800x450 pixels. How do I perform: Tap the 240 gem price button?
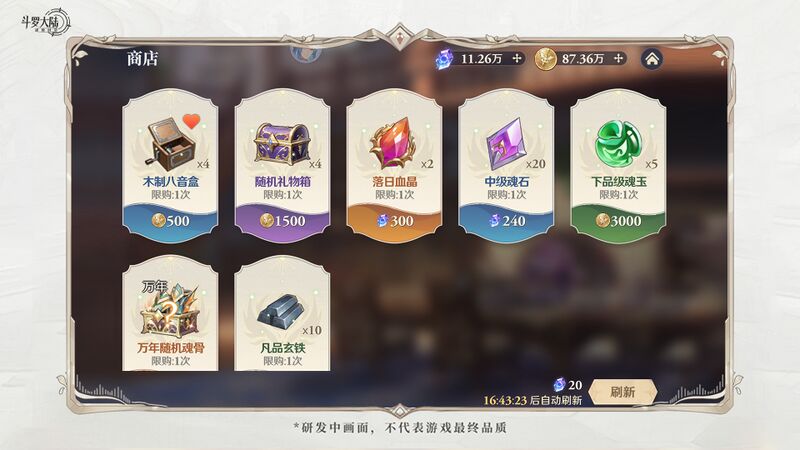pyautogui.click(x=506, y=220)
